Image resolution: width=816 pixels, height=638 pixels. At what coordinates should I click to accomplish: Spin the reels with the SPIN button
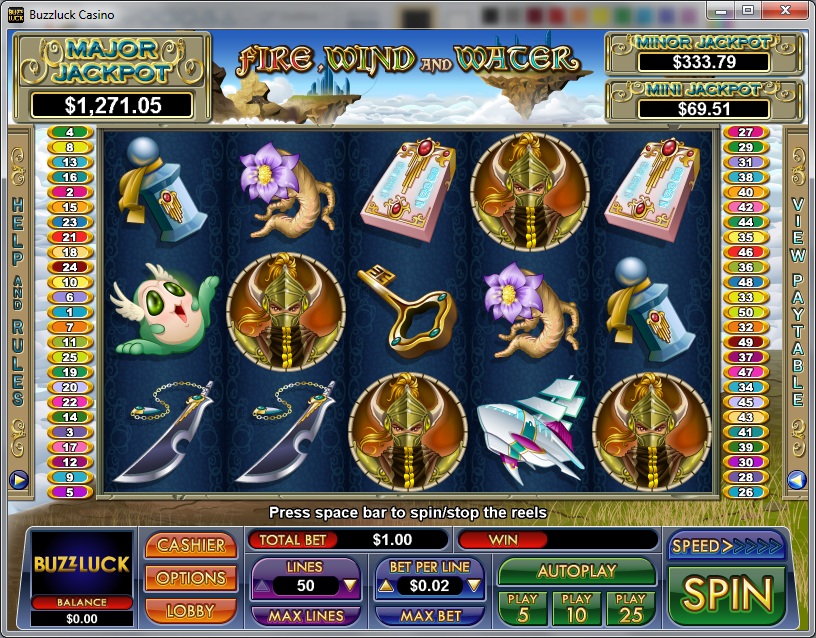coord(727,594)
